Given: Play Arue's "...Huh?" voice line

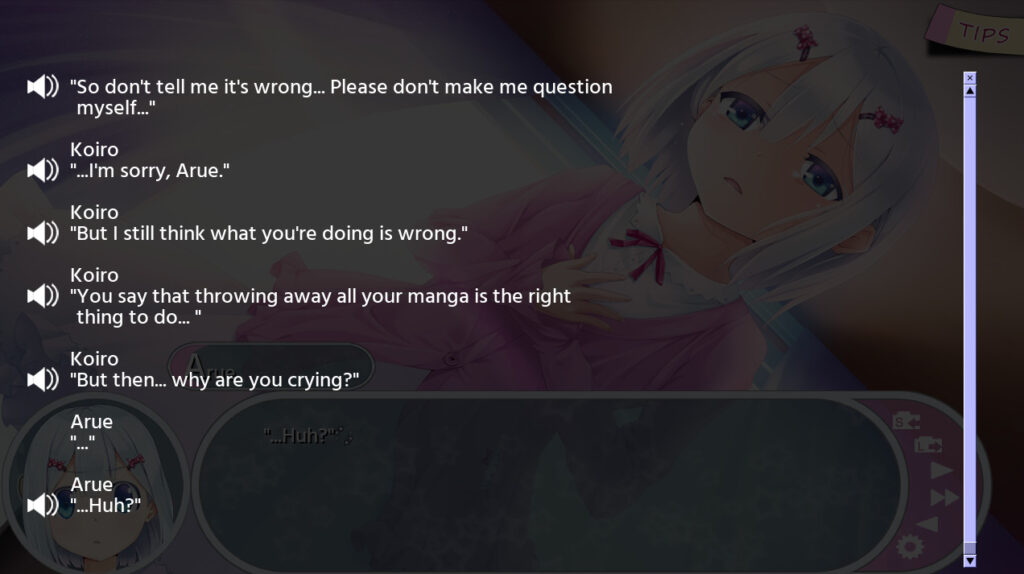Looking at the screenshot, I should (x=43, y=505).
